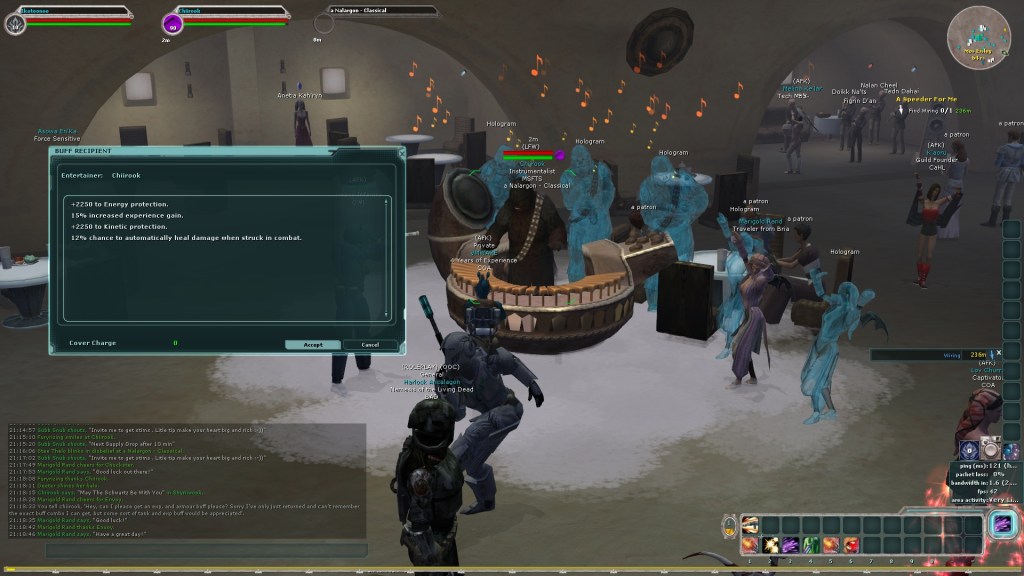
Task: Click the 'A Speeder For Me' quest tracker
Action: coord(926,99)
